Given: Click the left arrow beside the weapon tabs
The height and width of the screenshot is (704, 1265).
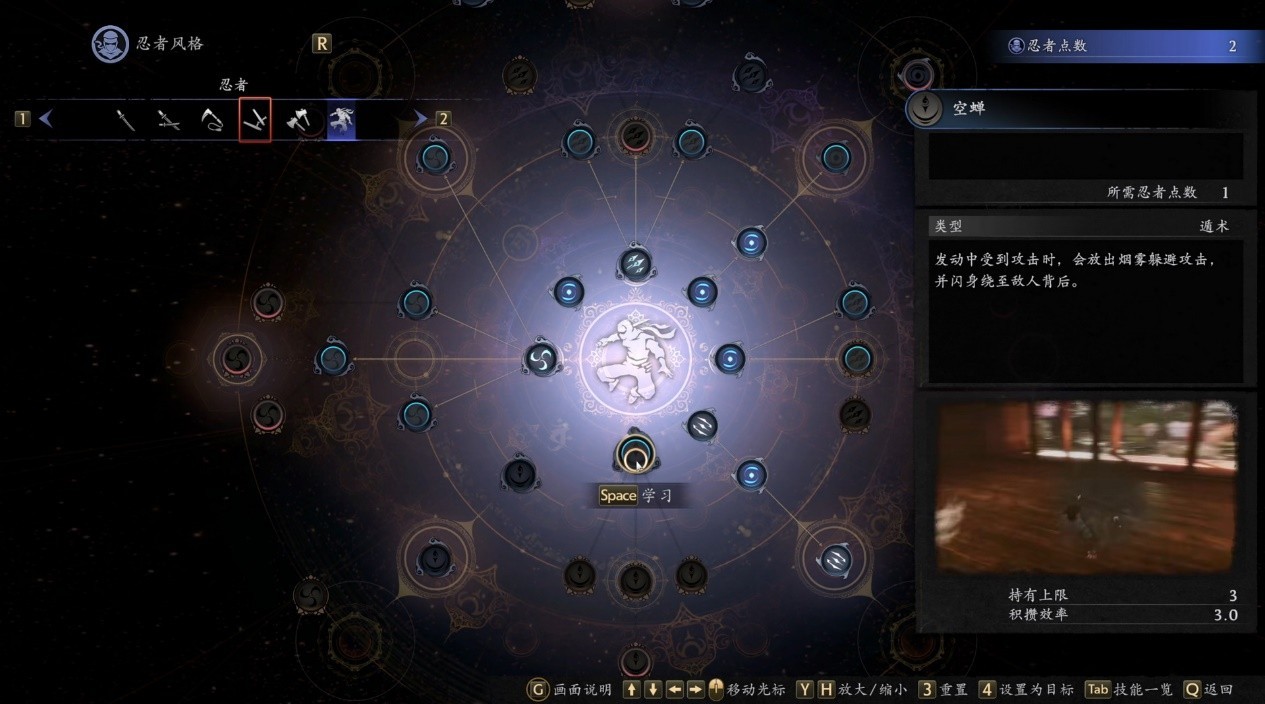Looking at the screenshot, I should [x=46, y=119].
